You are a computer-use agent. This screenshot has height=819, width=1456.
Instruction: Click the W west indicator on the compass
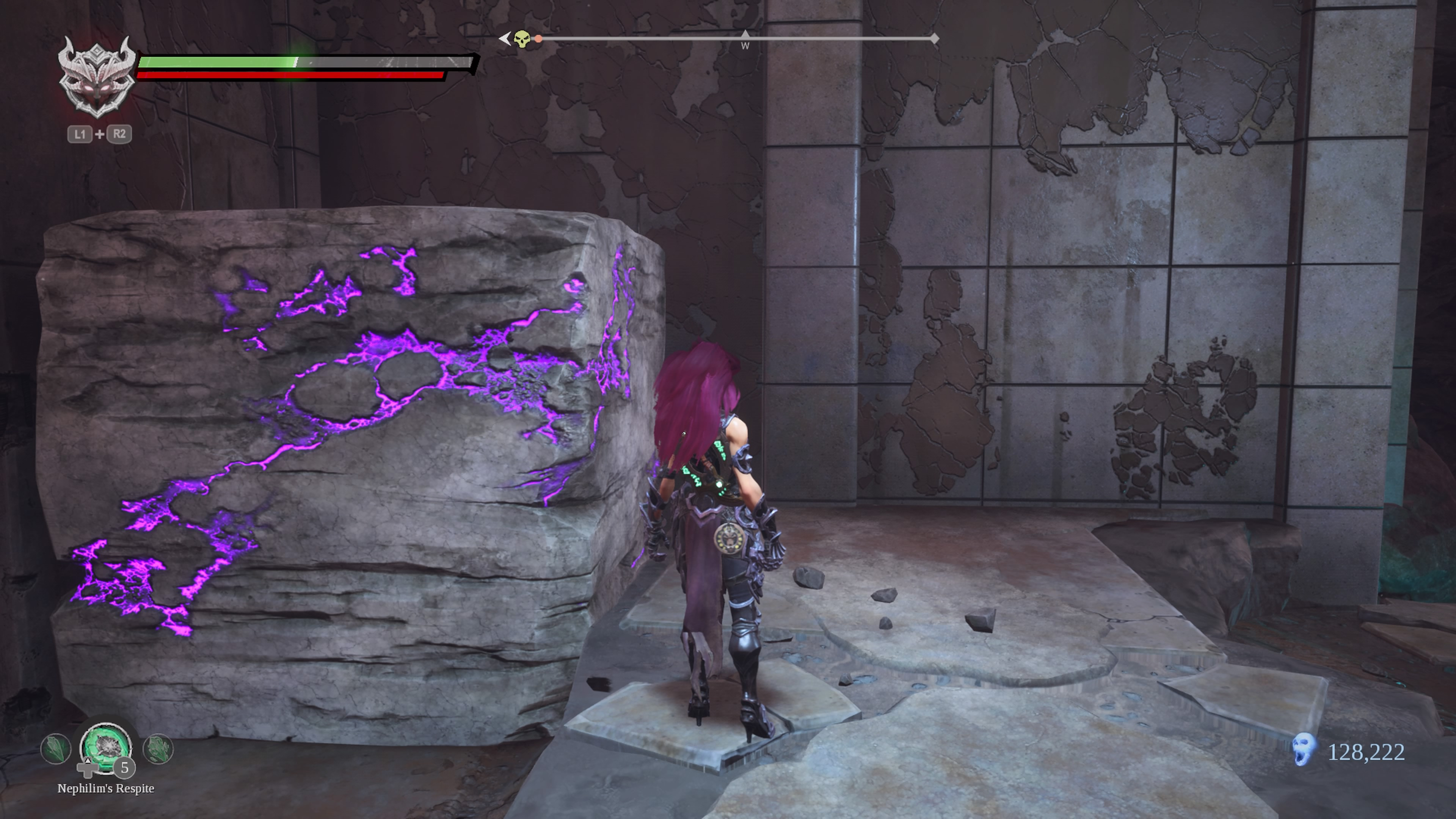tap(745, 45)
